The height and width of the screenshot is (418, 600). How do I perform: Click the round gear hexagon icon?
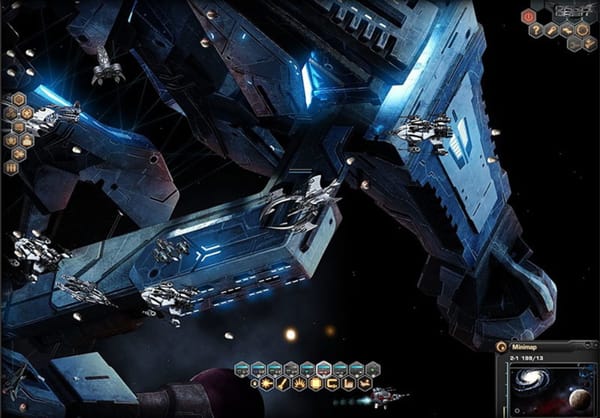click(x=580, y=30)
